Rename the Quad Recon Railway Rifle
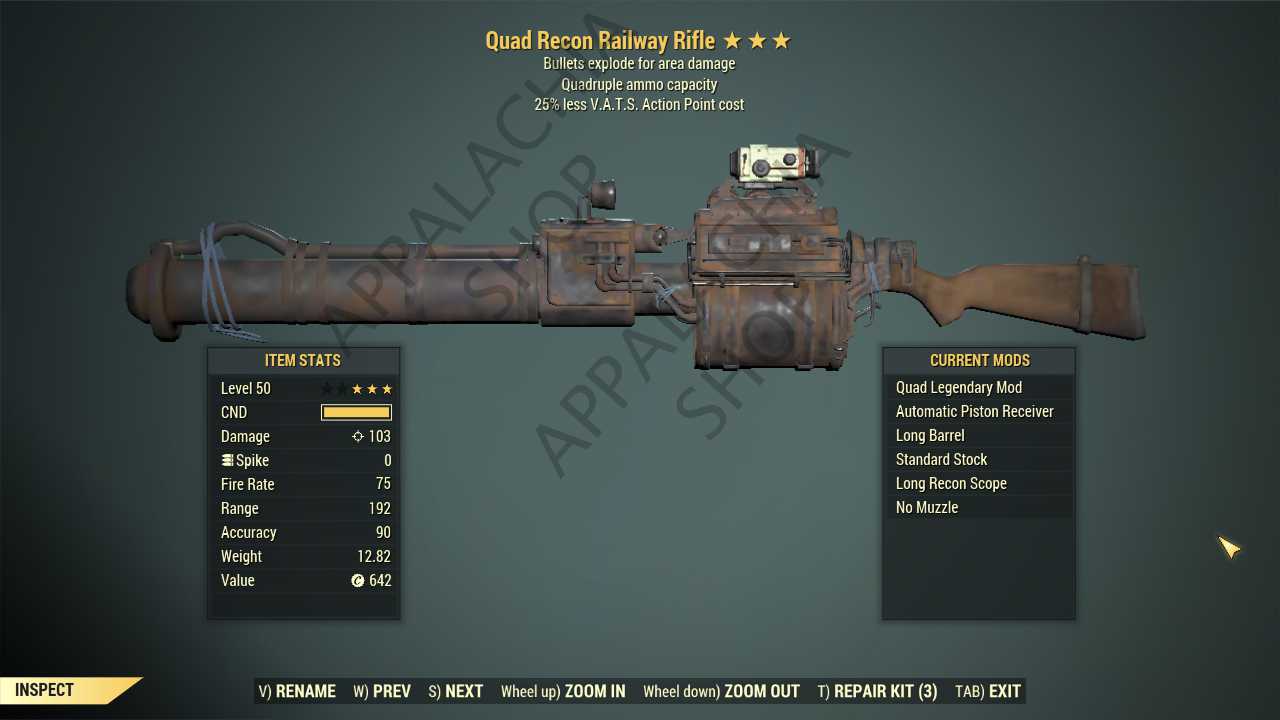 point(297,691)
